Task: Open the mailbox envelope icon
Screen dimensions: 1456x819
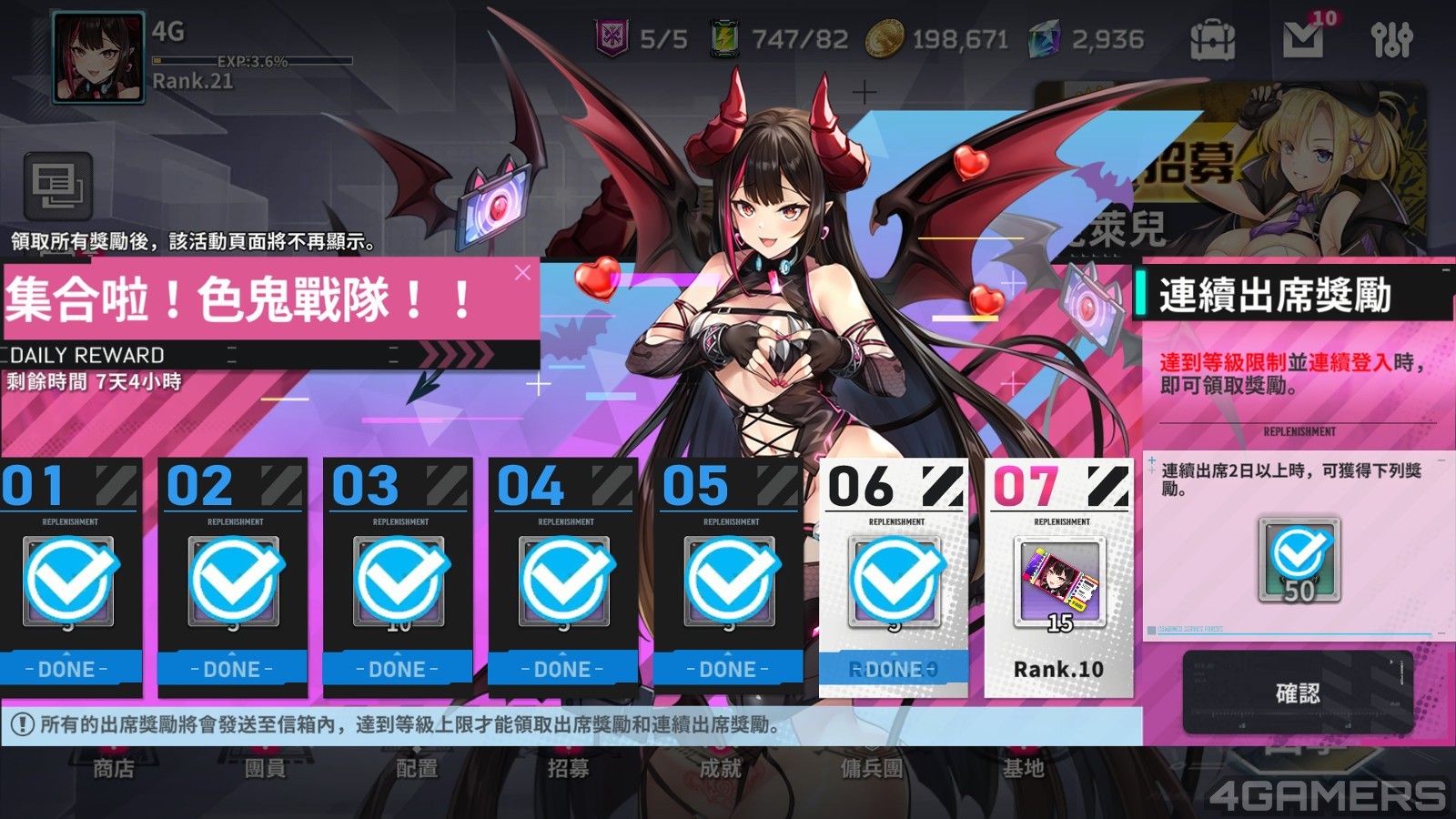Action: tap(1302, 39)
